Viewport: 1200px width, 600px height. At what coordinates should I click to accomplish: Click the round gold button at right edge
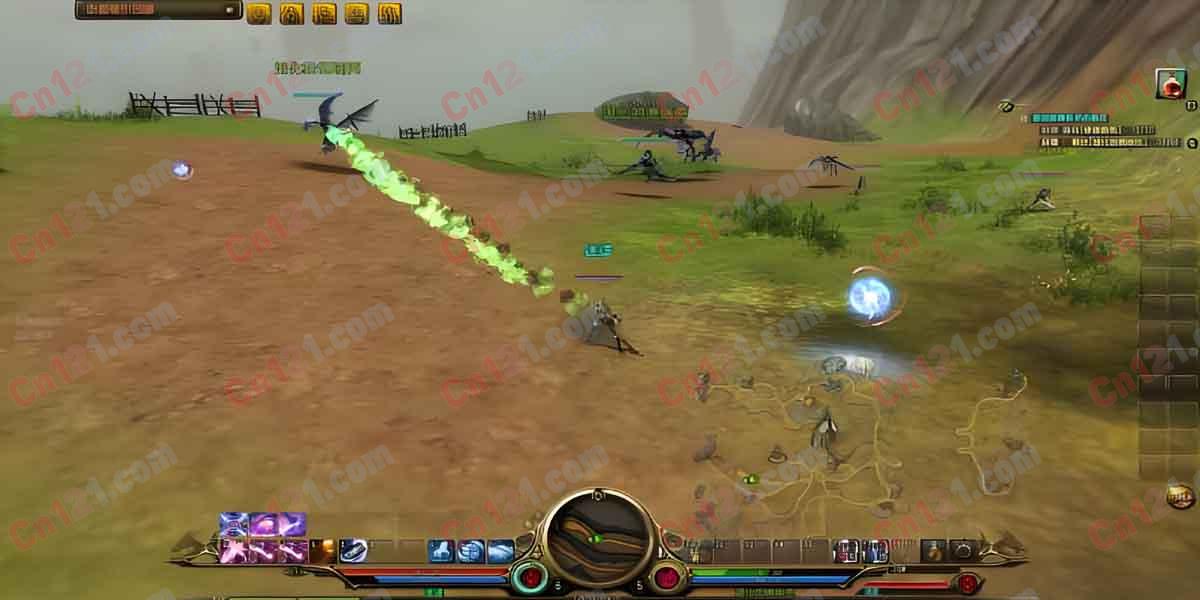pos(1180,495)
